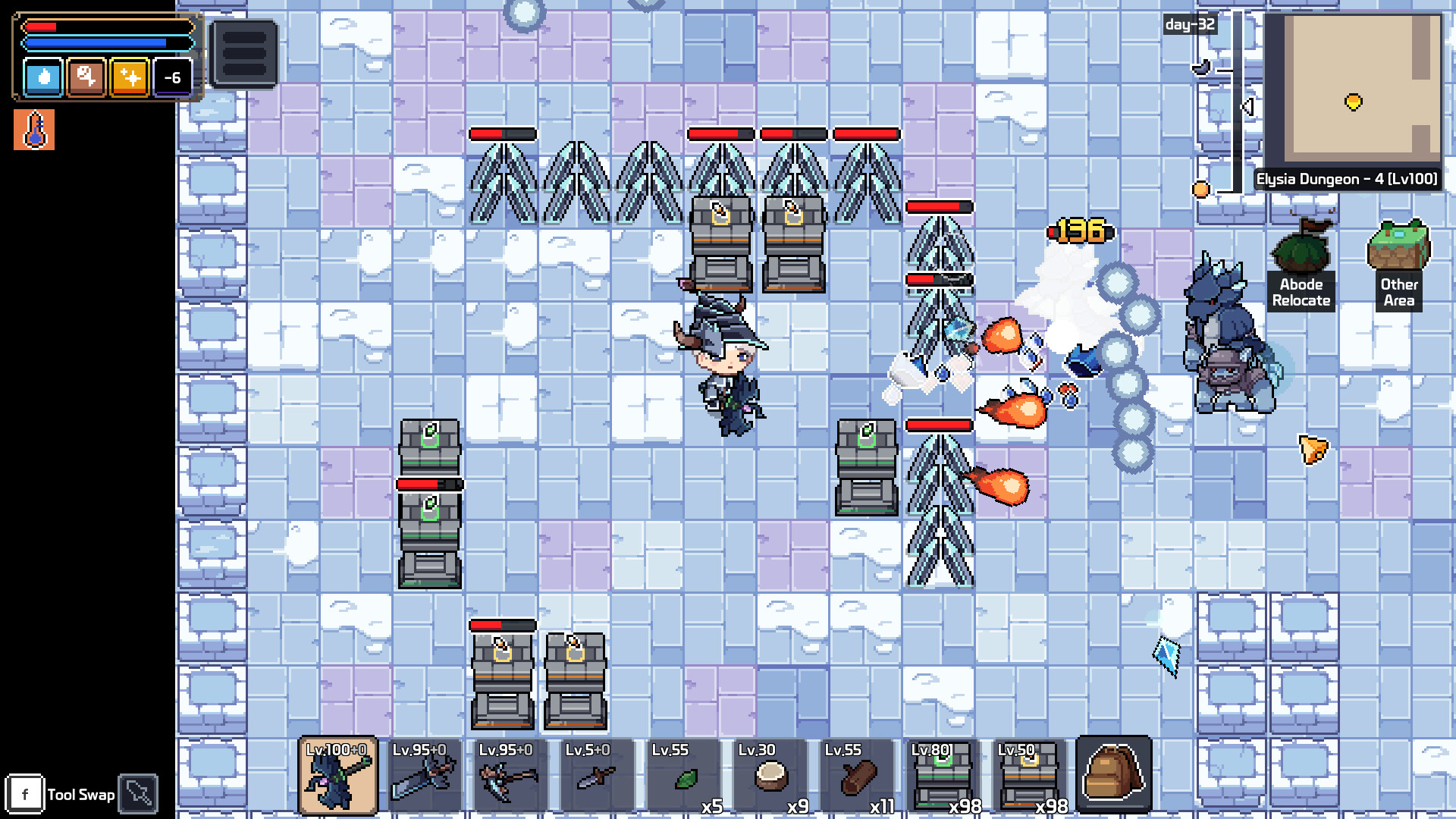This screenshot has width=1456, height=819.
Task: Click the blue water droplet status icon
Action: point(42,78)
